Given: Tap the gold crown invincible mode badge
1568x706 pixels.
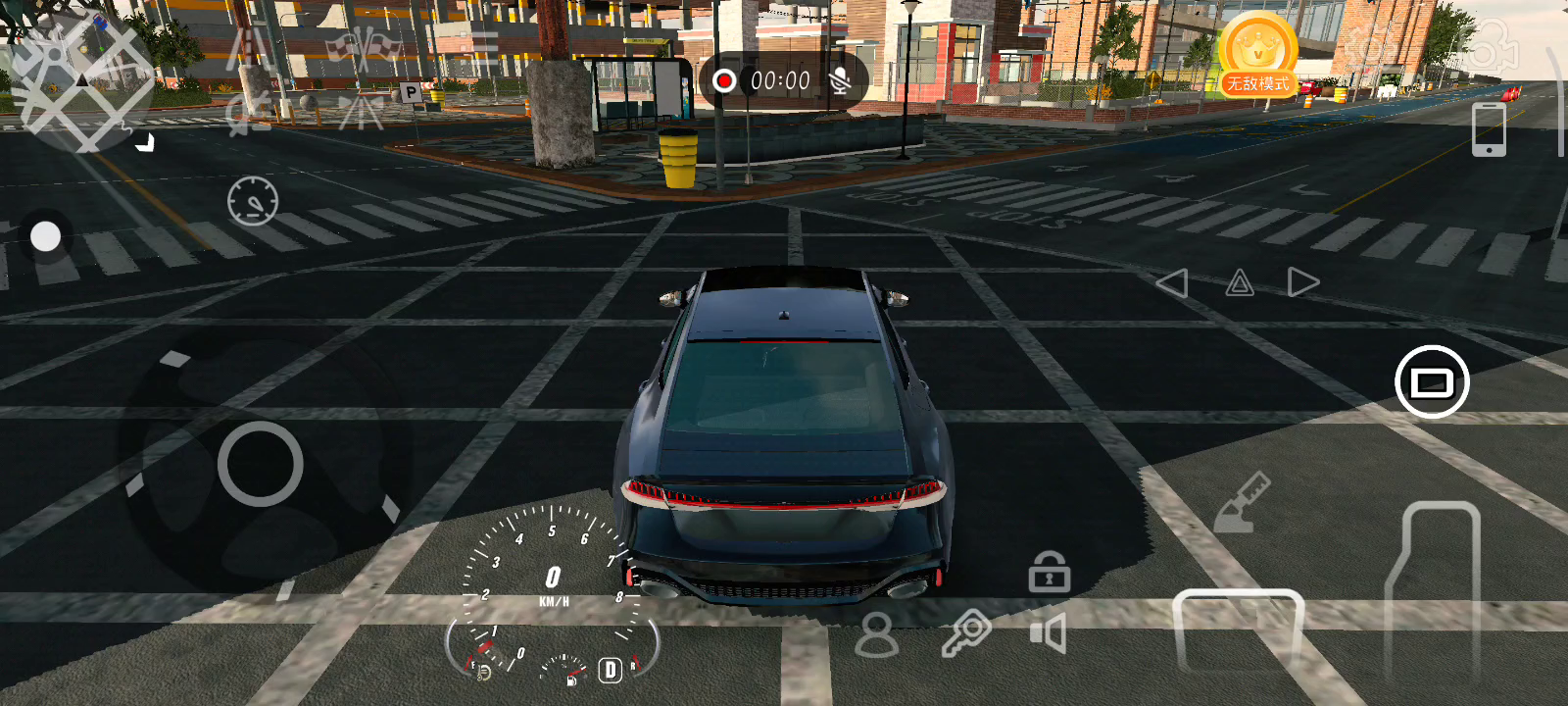Looking at the screenshot, I should [1258, 54].
